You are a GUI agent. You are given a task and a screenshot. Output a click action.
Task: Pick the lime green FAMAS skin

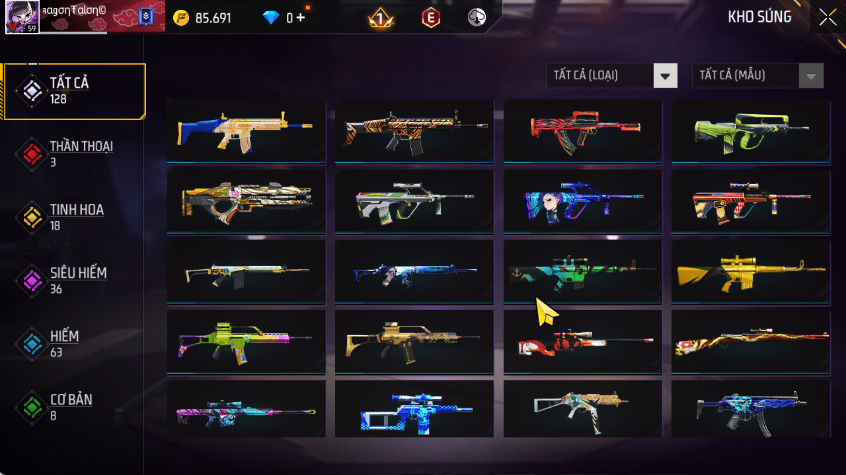750,130
